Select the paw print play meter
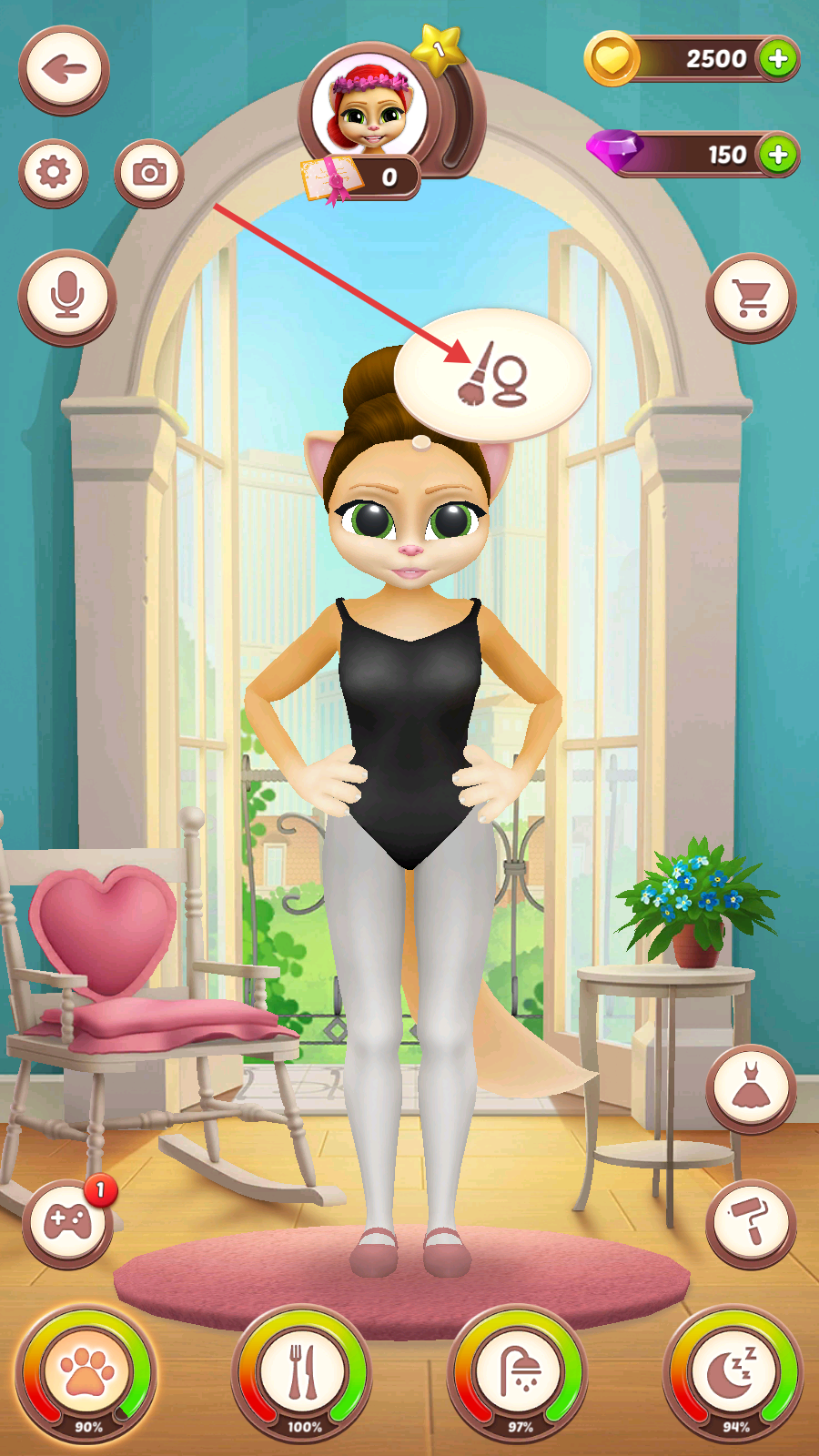Viewport: 819px width, 1456px height. pos(86,1373)
